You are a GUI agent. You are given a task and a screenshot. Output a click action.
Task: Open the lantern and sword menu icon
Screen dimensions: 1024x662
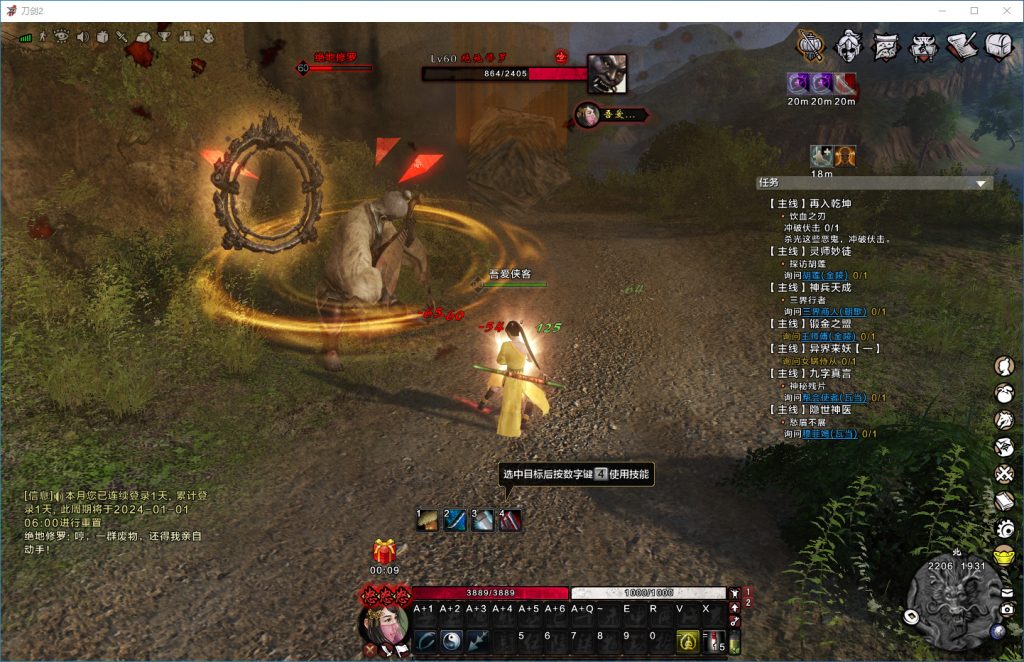tap(811, 45)
